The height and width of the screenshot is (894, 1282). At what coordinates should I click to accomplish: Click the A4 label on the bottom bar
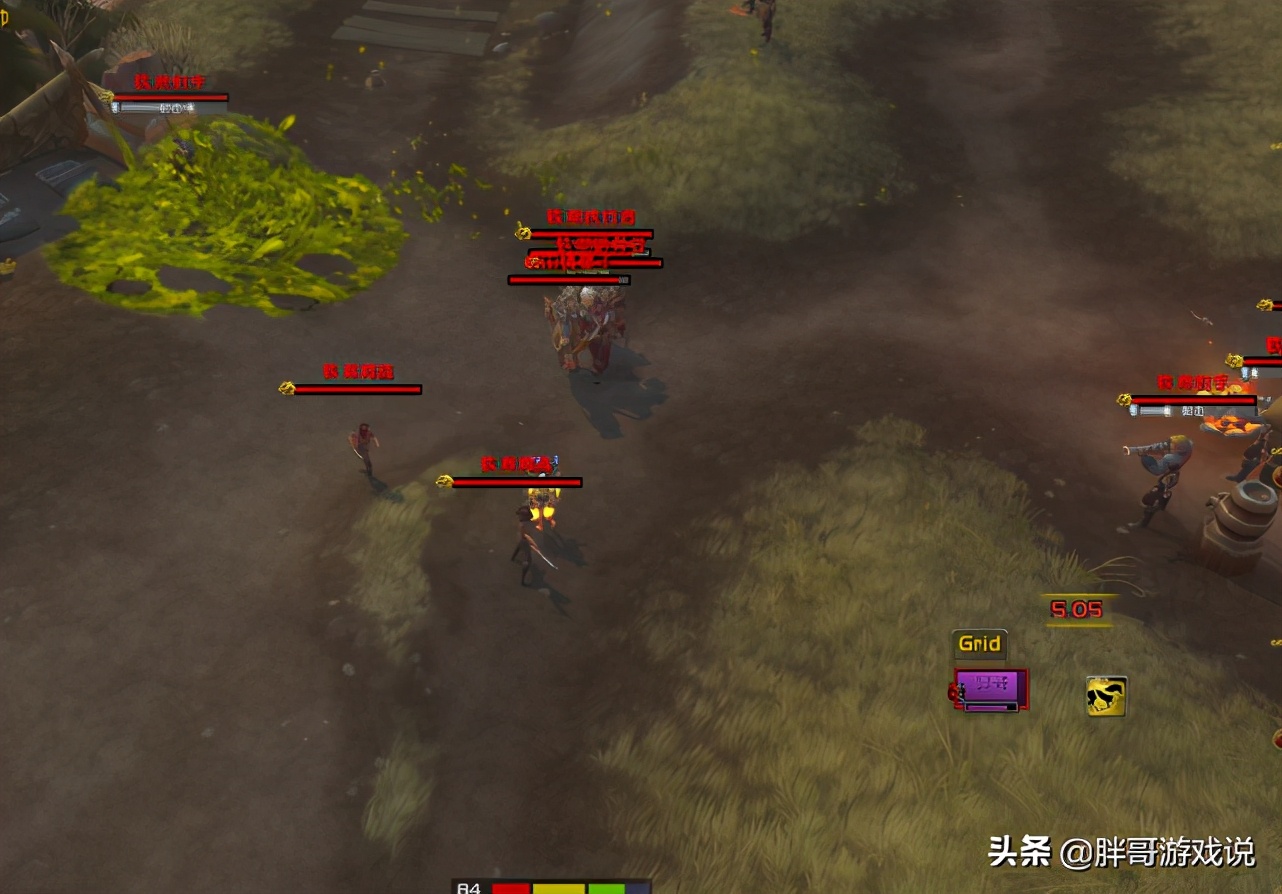pyautogui.click(x=468, y=888)
